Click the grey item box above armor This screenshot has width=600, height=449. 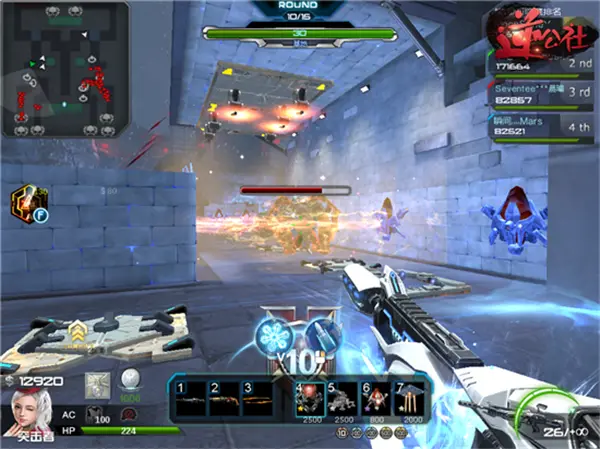point(98,383)
